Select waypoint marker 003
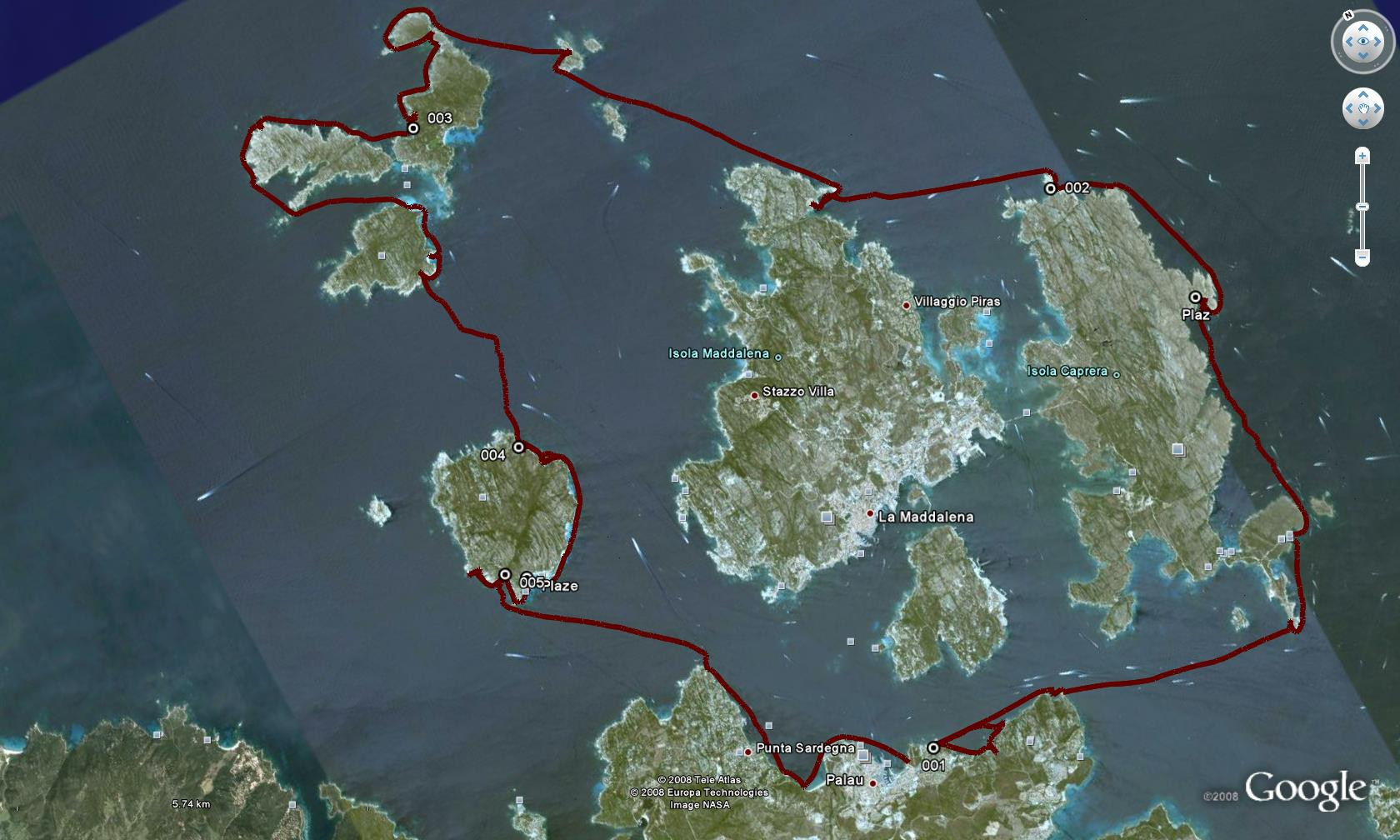The image size is (1400, 840). tap(413, 128)
